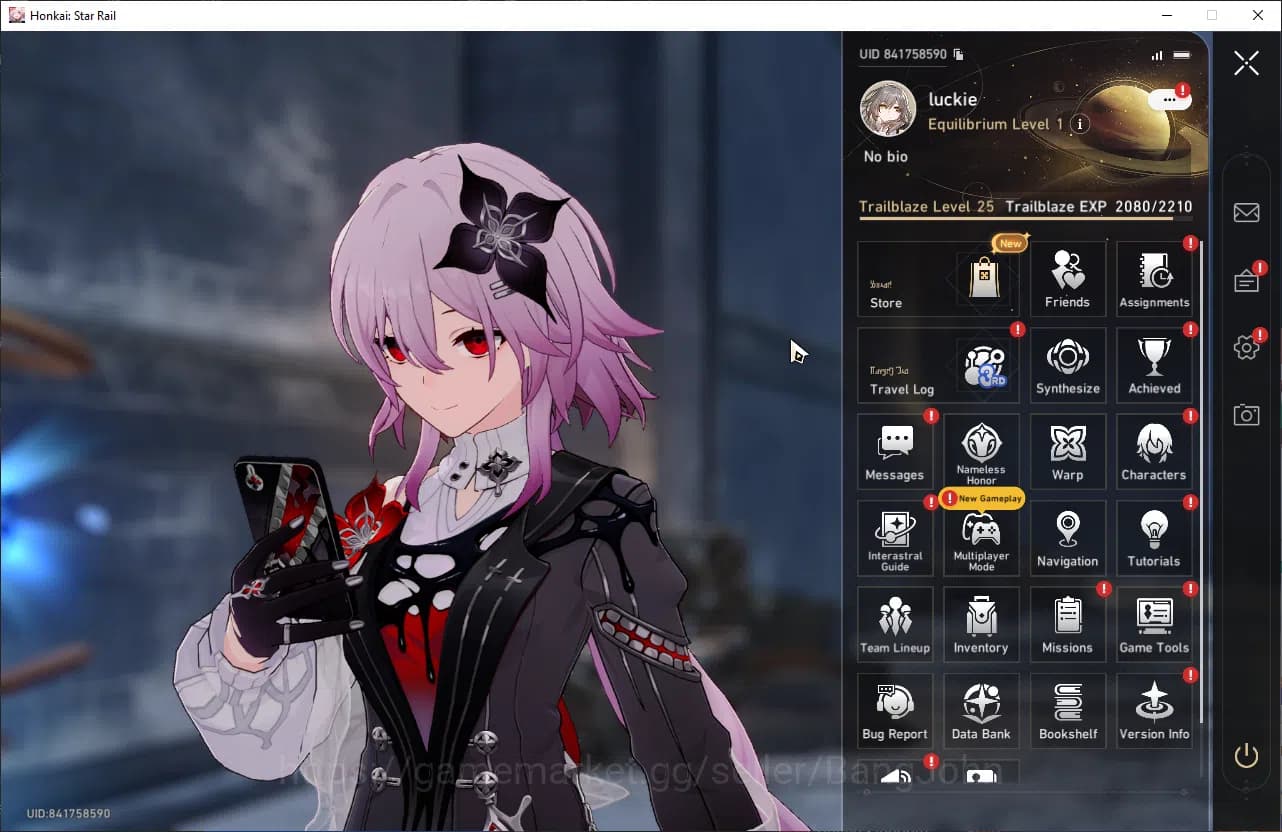Open the profile options via the ellipsis button

1168,99
